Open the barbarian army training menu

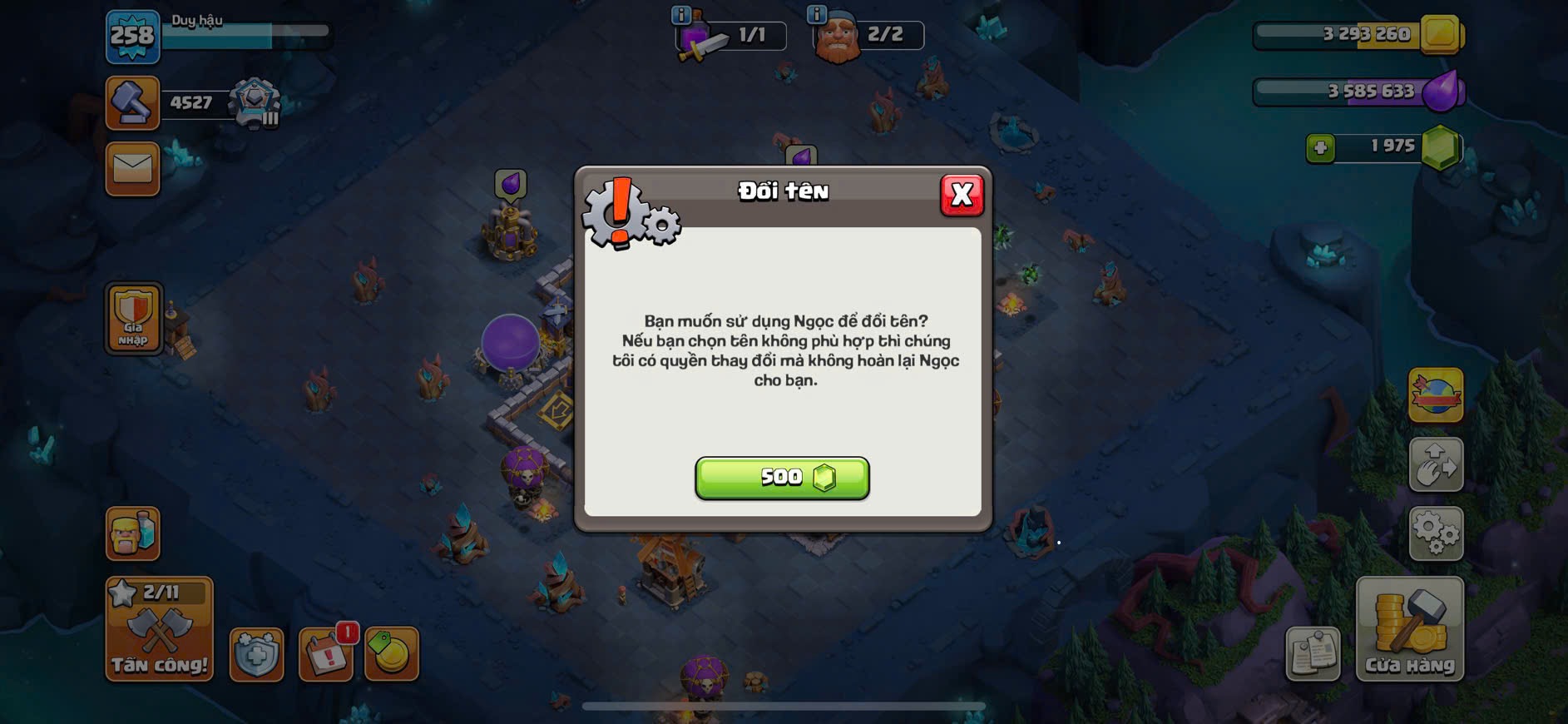coord(132,533)
